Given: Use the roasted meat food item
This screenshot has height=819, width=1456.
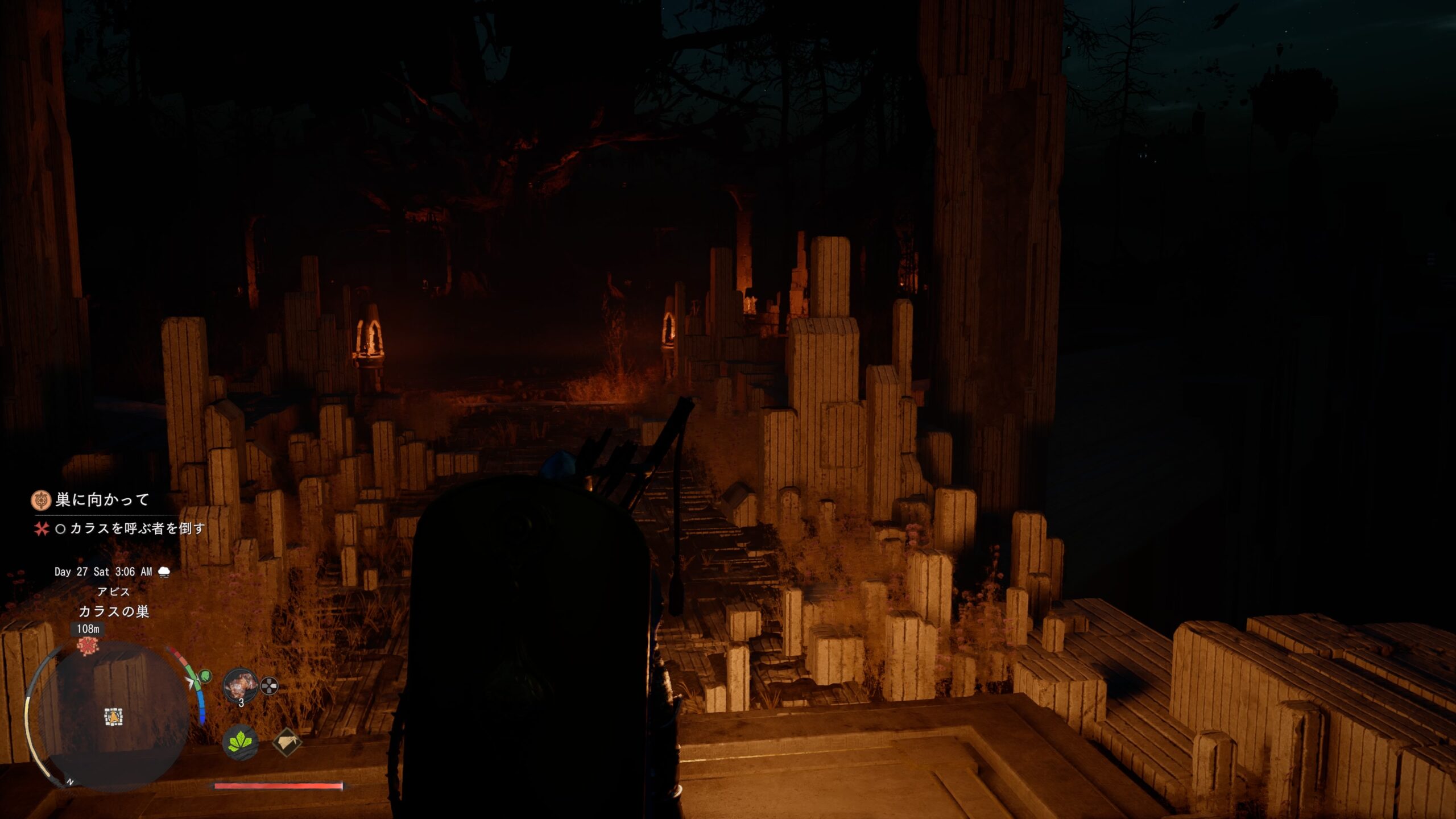Looking at the screenshot, I should [239, 685].
